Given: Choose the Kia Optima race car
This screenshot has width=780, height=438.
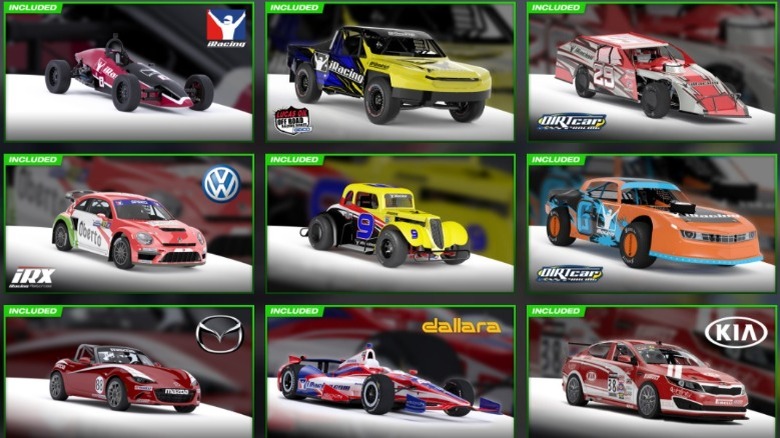Looking at the screenshot, I should (652, 373).
